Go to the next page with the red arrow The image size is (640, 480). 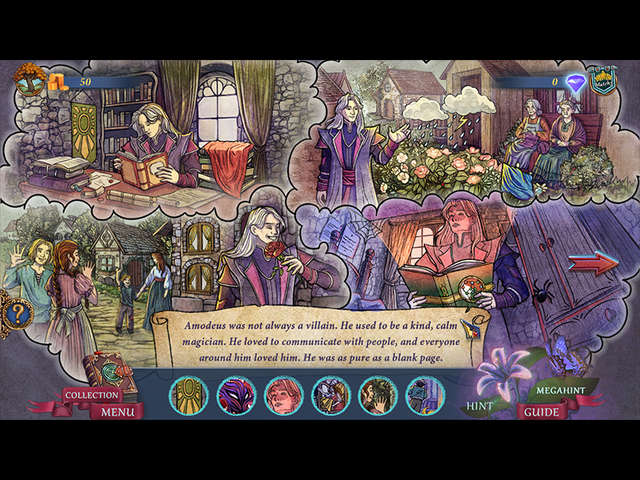(x=593, y=263)
